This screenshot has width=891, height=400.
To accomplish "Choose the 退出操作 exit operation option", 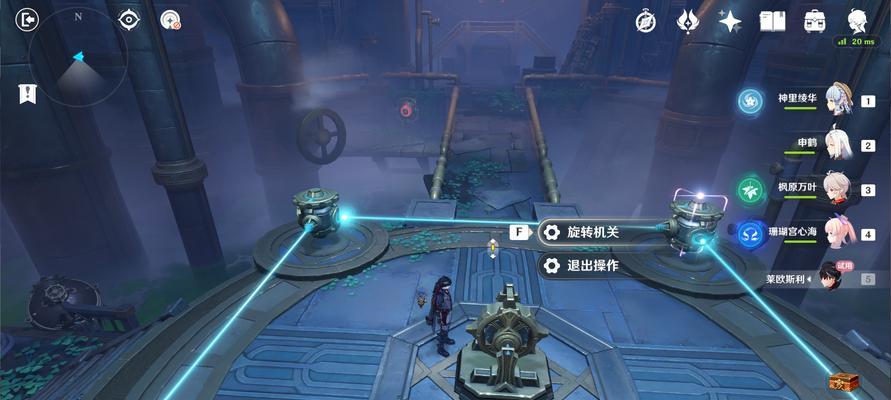I will pyautogui.click(x=592, y=265).
